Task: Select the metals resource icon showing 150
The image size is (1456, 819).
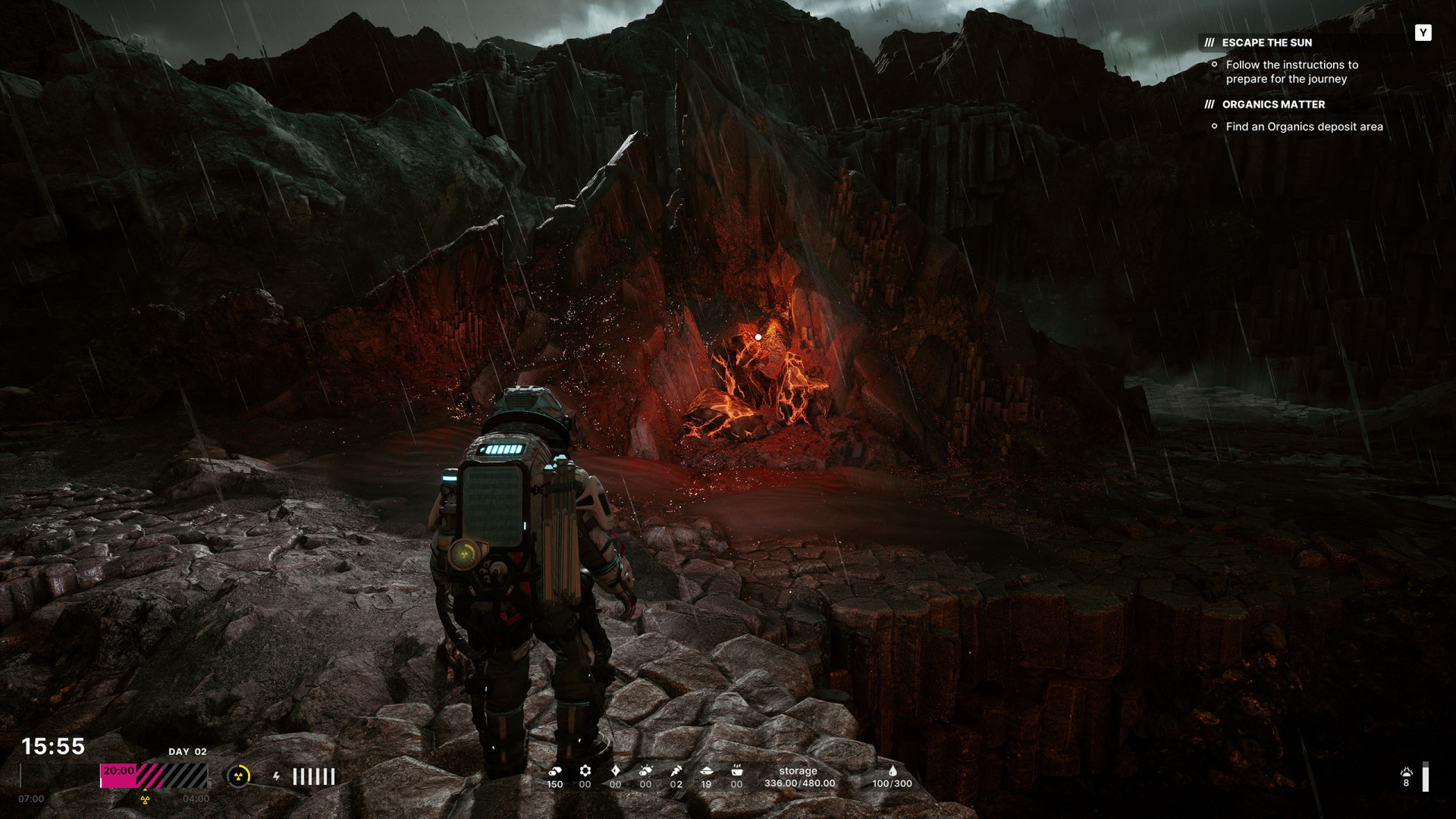Action: [x=555, y=771]
